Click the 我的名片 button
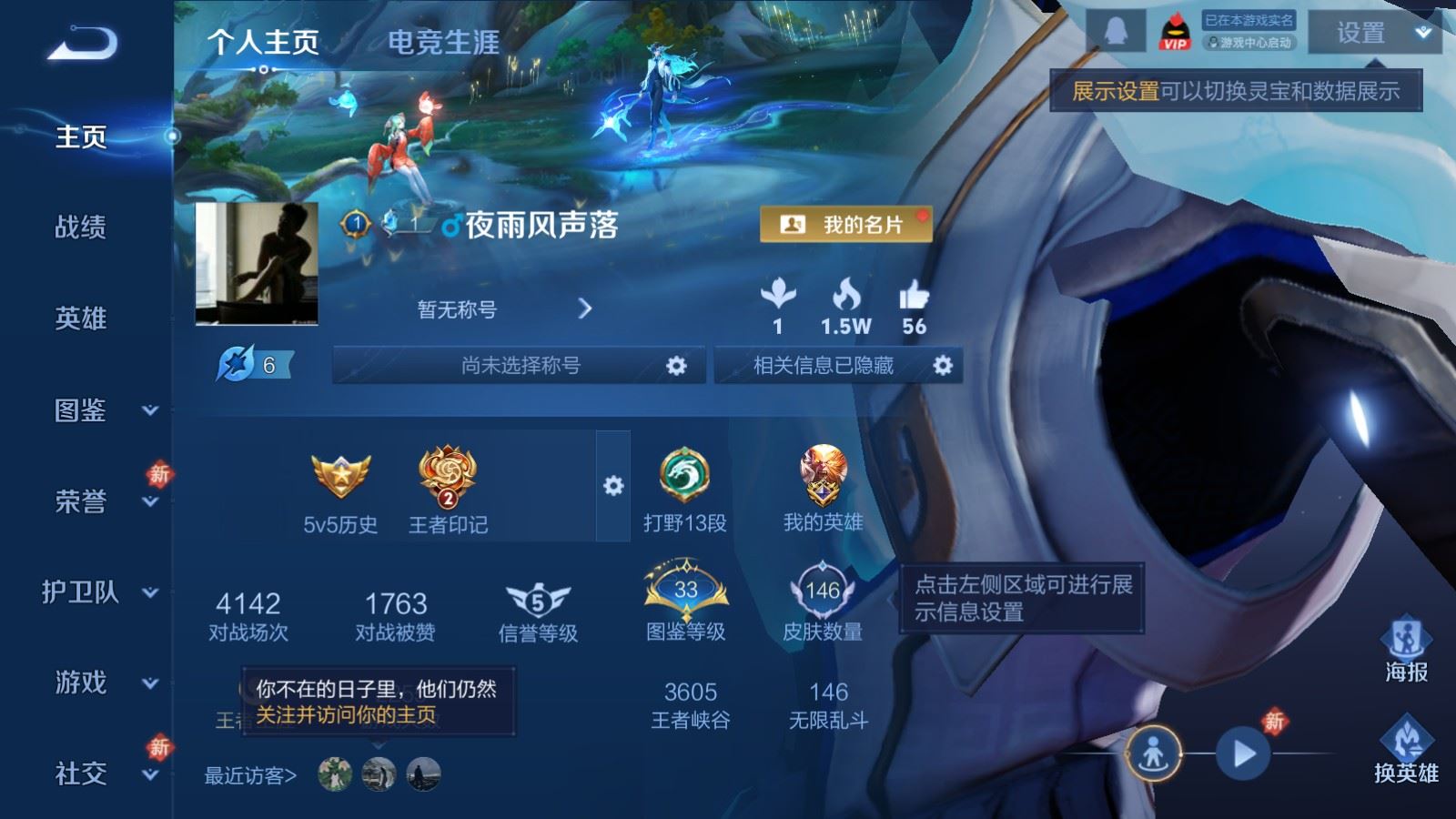The width and height of the screenshot is (1456, 819). tap(845, 223)
